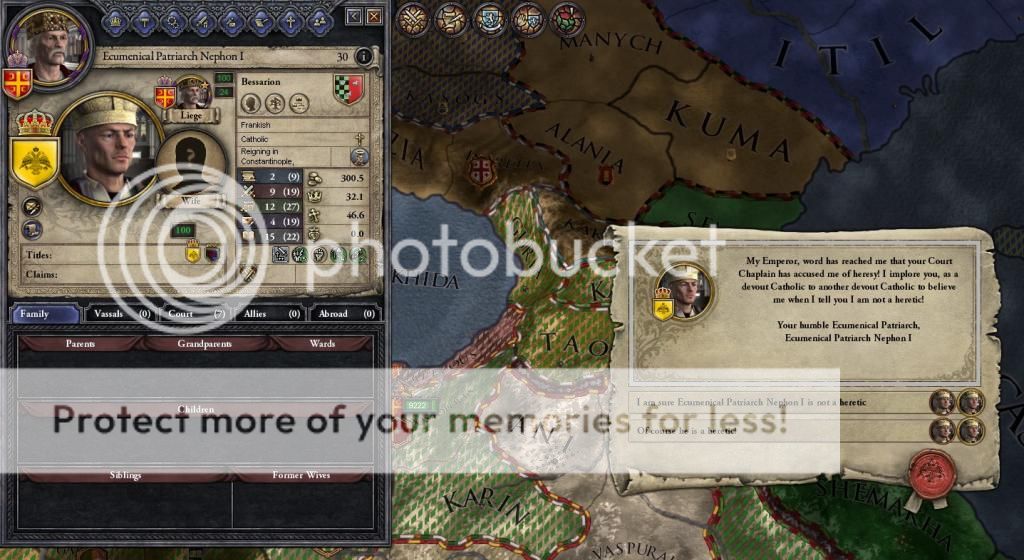Click the red wax seal on the letter
Image resolution: width=1024 pixels, height=560 pixels.
(x=931, y=470)
